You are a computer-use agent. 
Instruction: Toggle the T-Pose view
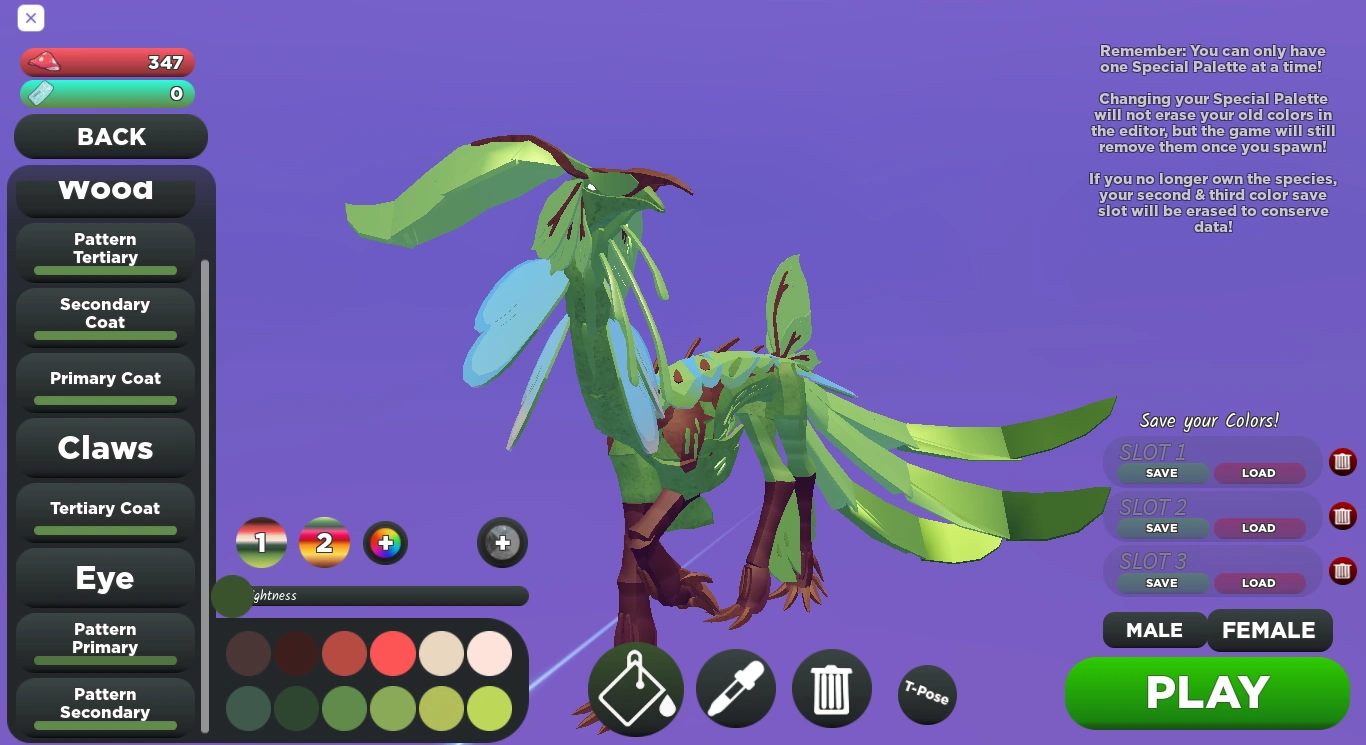tap(927, 694)
